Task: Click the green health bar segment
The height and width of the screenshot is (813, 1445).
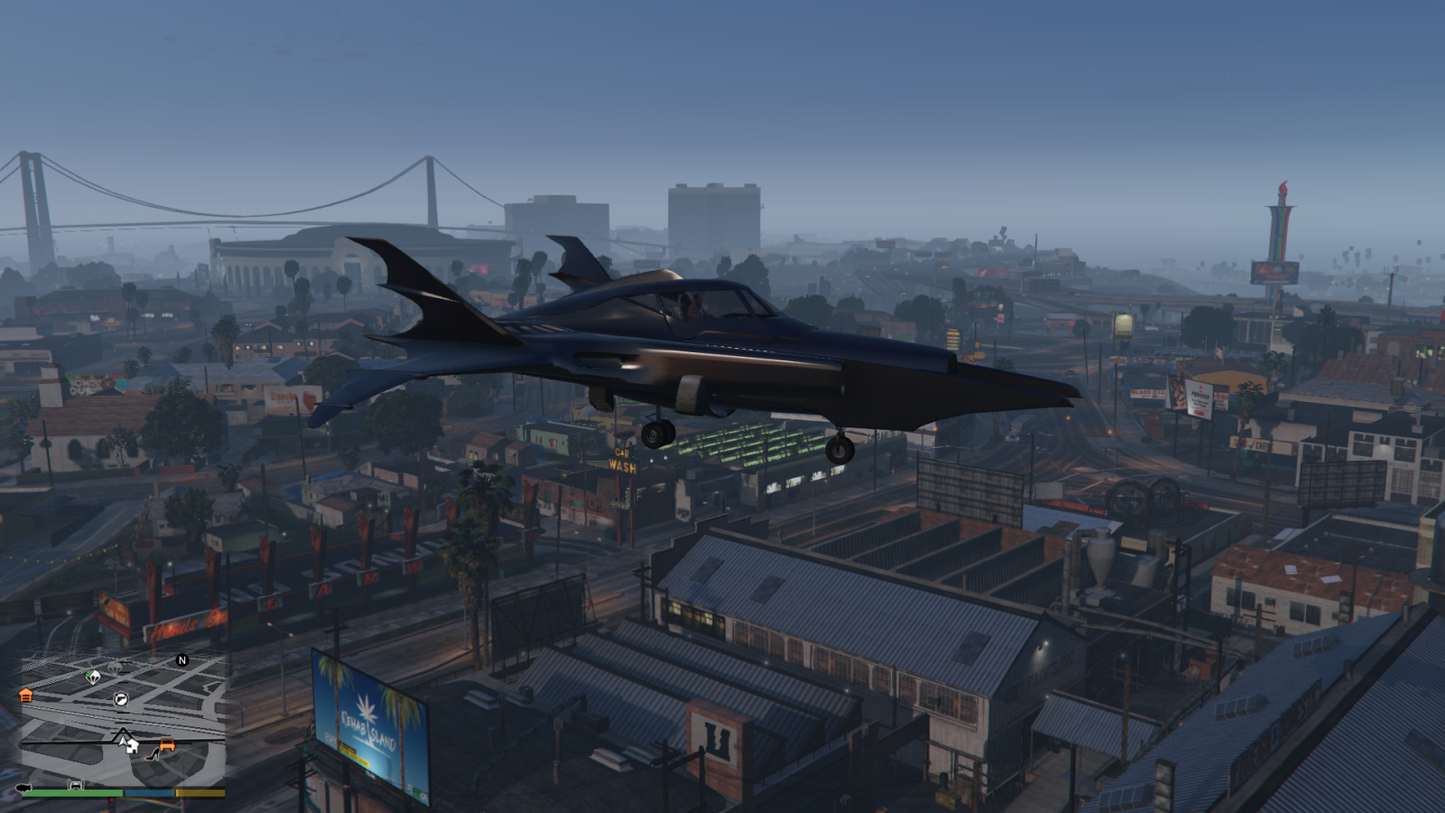Action: click(x=74, y=793)
